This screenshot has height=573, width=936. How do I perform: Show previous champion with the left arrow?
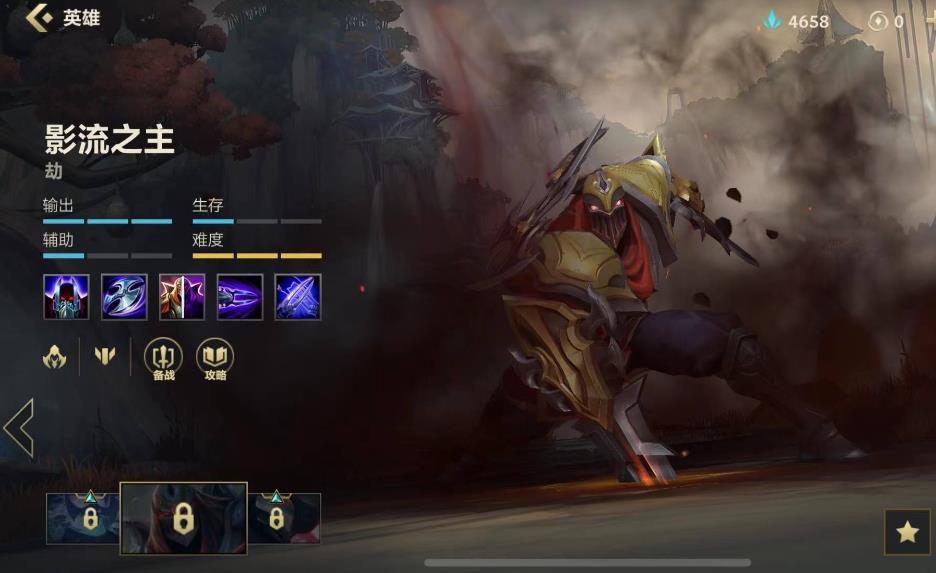click(x=19, y=428)
